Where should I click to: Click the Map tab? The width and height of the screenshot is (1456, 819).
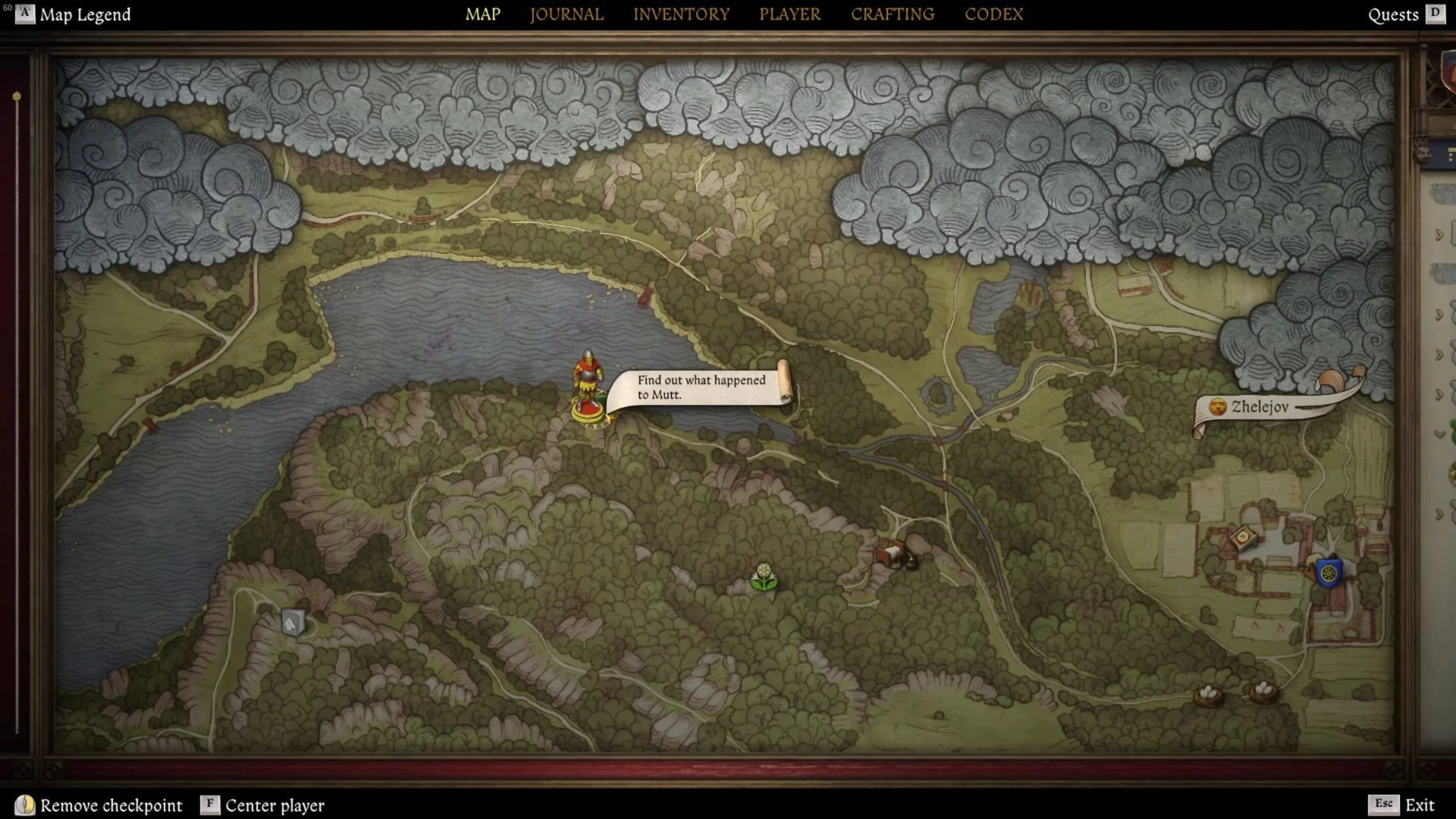click(x=482, y=14)
